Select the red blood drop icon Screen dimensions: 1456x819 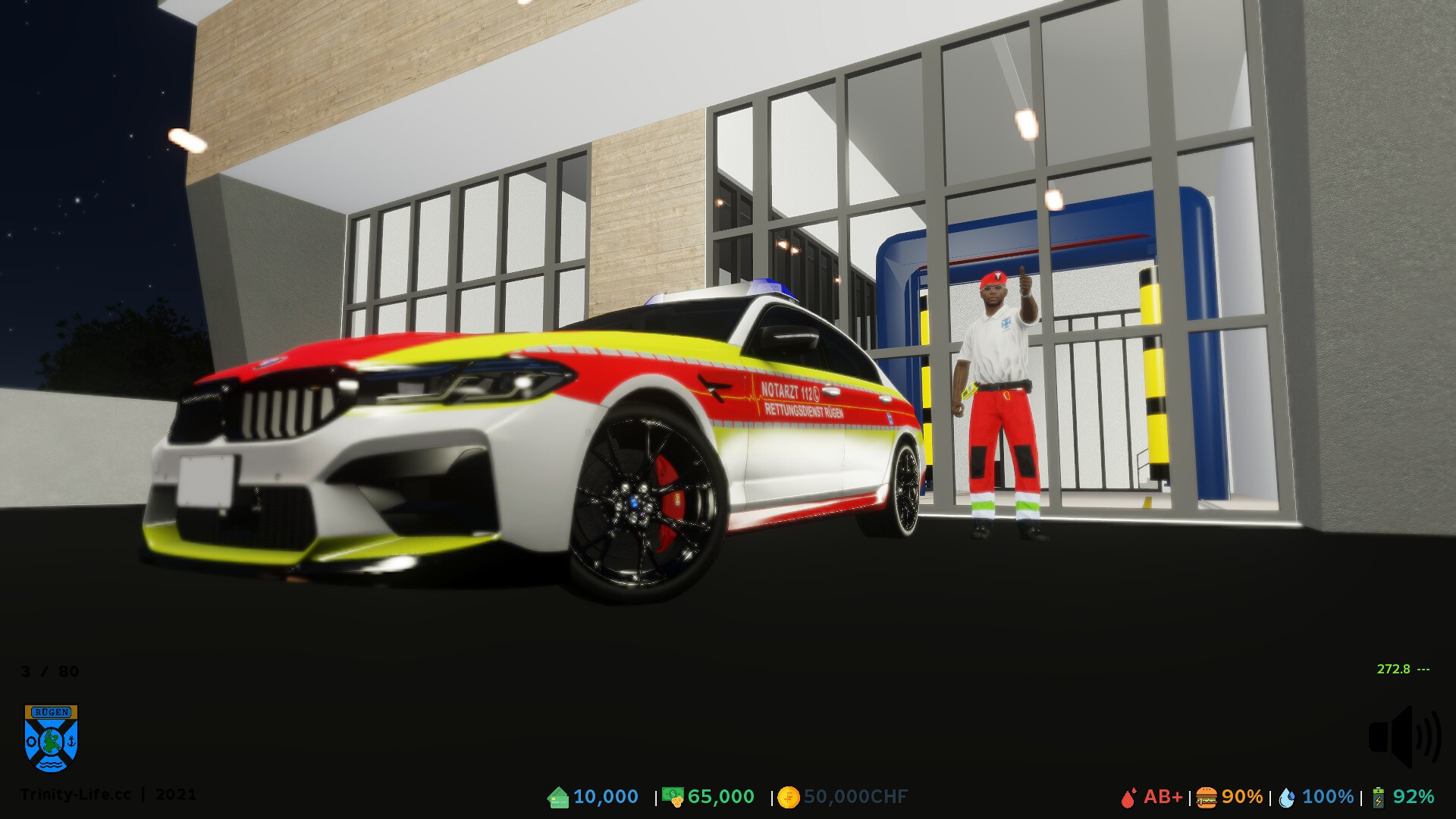(x=1128, y=798)
